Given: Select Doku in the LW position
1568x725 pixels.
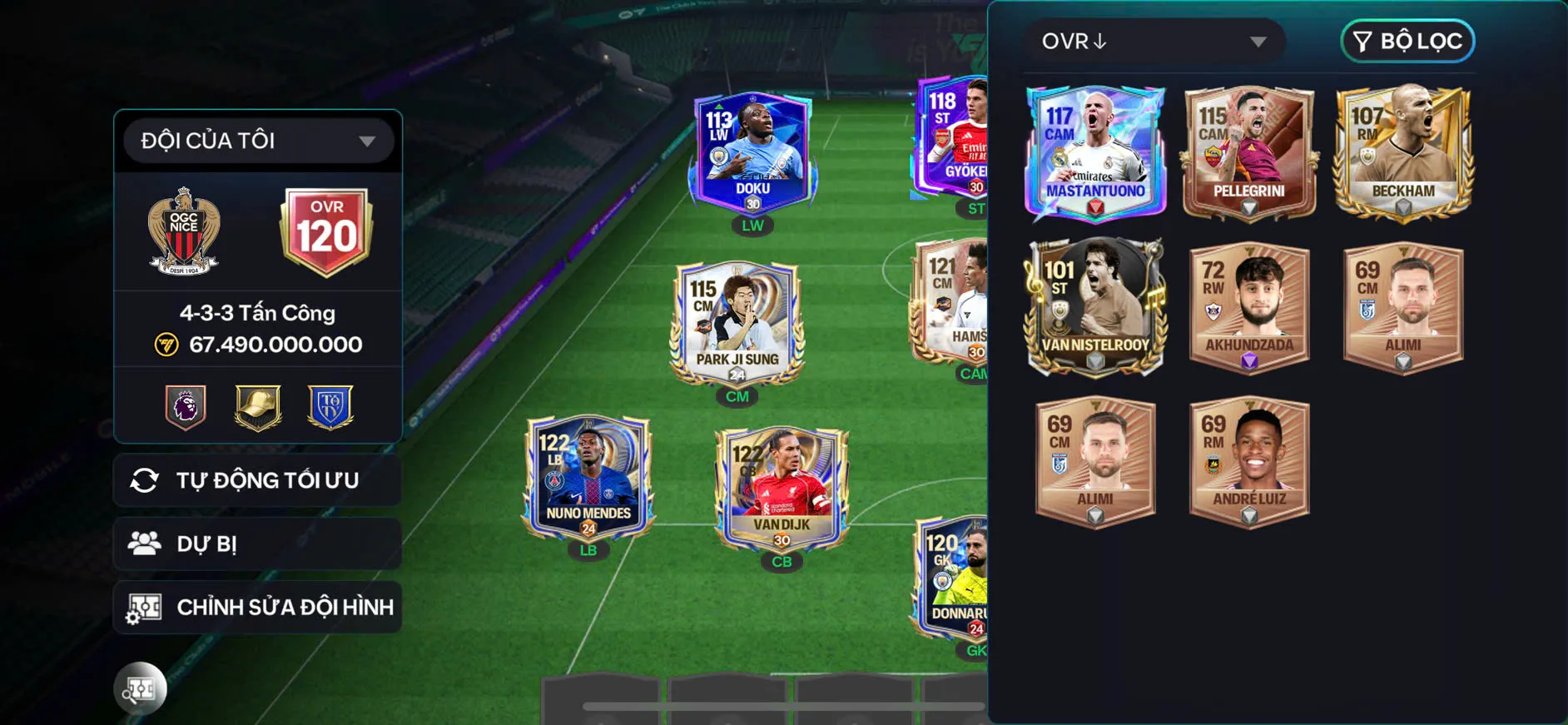Looking at the screenshot, I should click(x=752, y=154).
